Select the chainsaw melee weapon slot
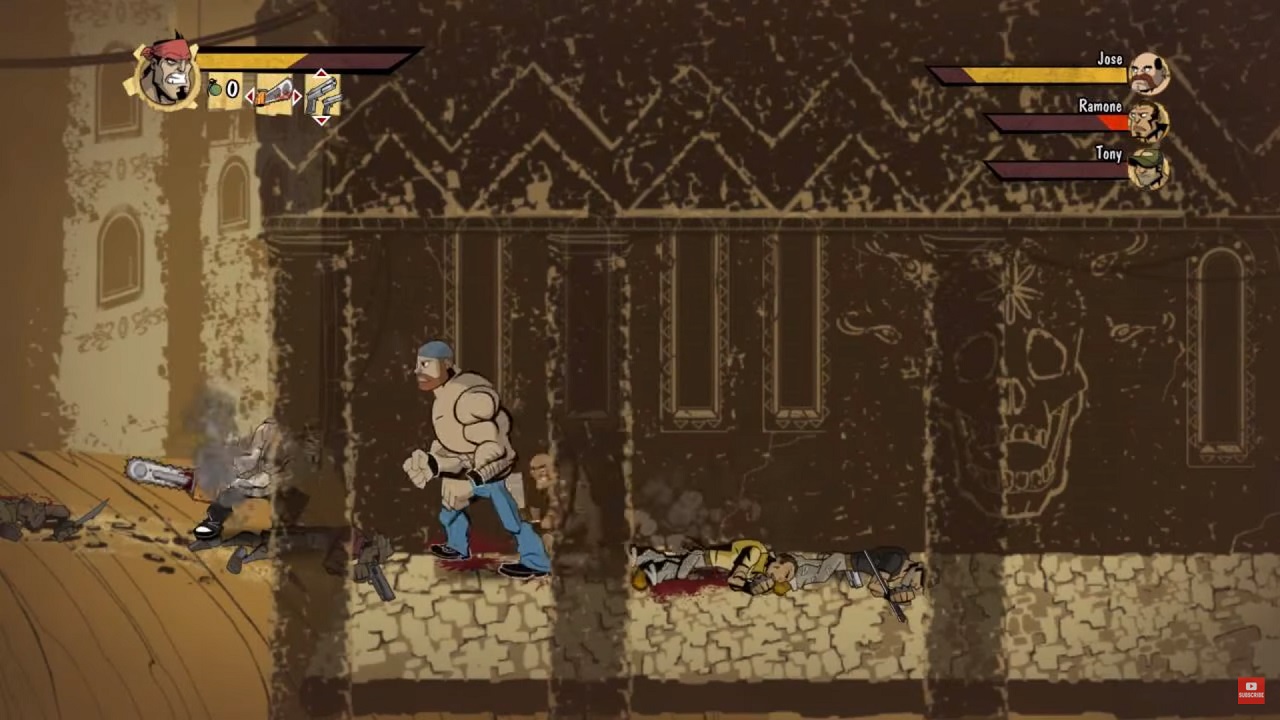1280x720 pixels. point(274,95)
